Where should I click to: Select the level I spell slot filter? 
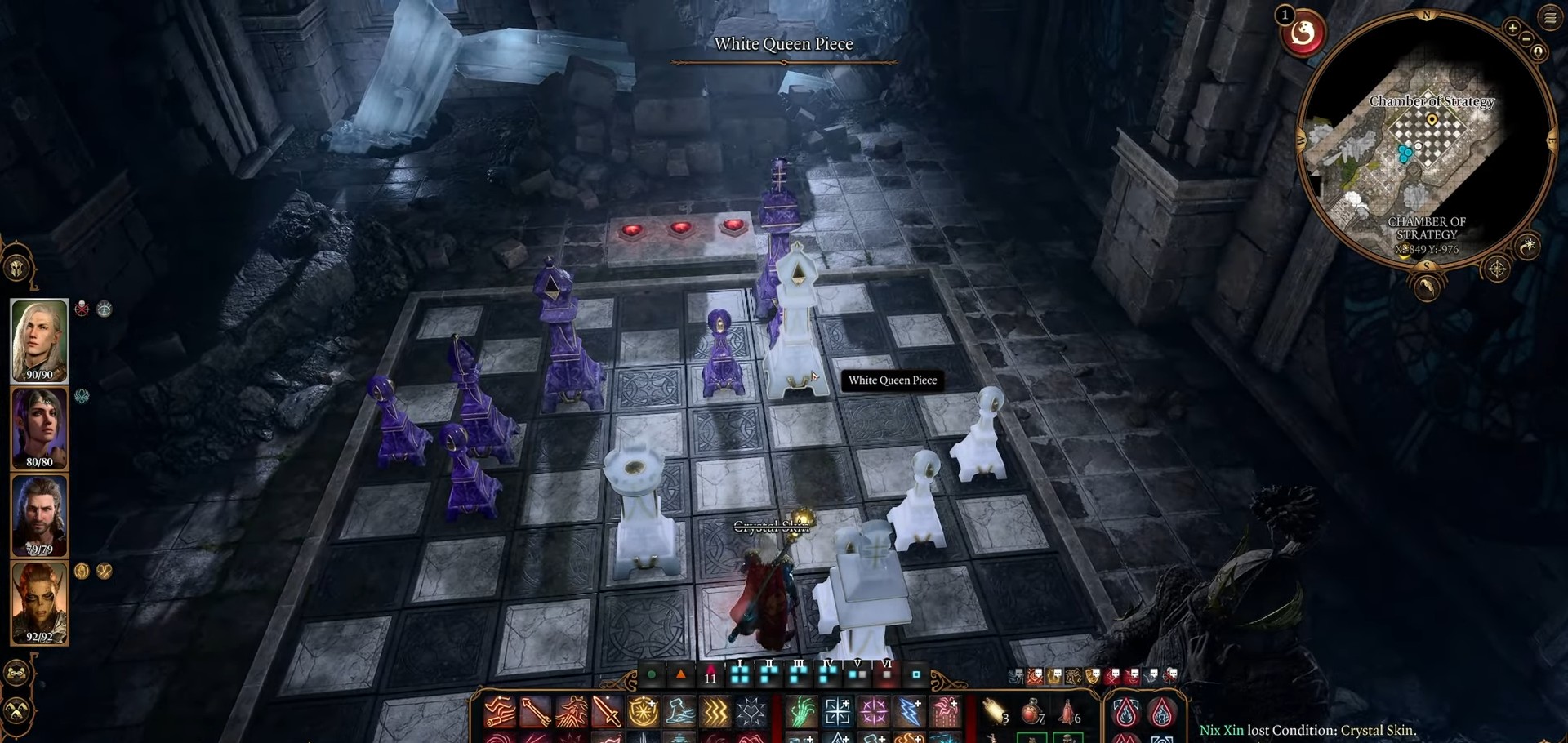click(x=740, y=674)
